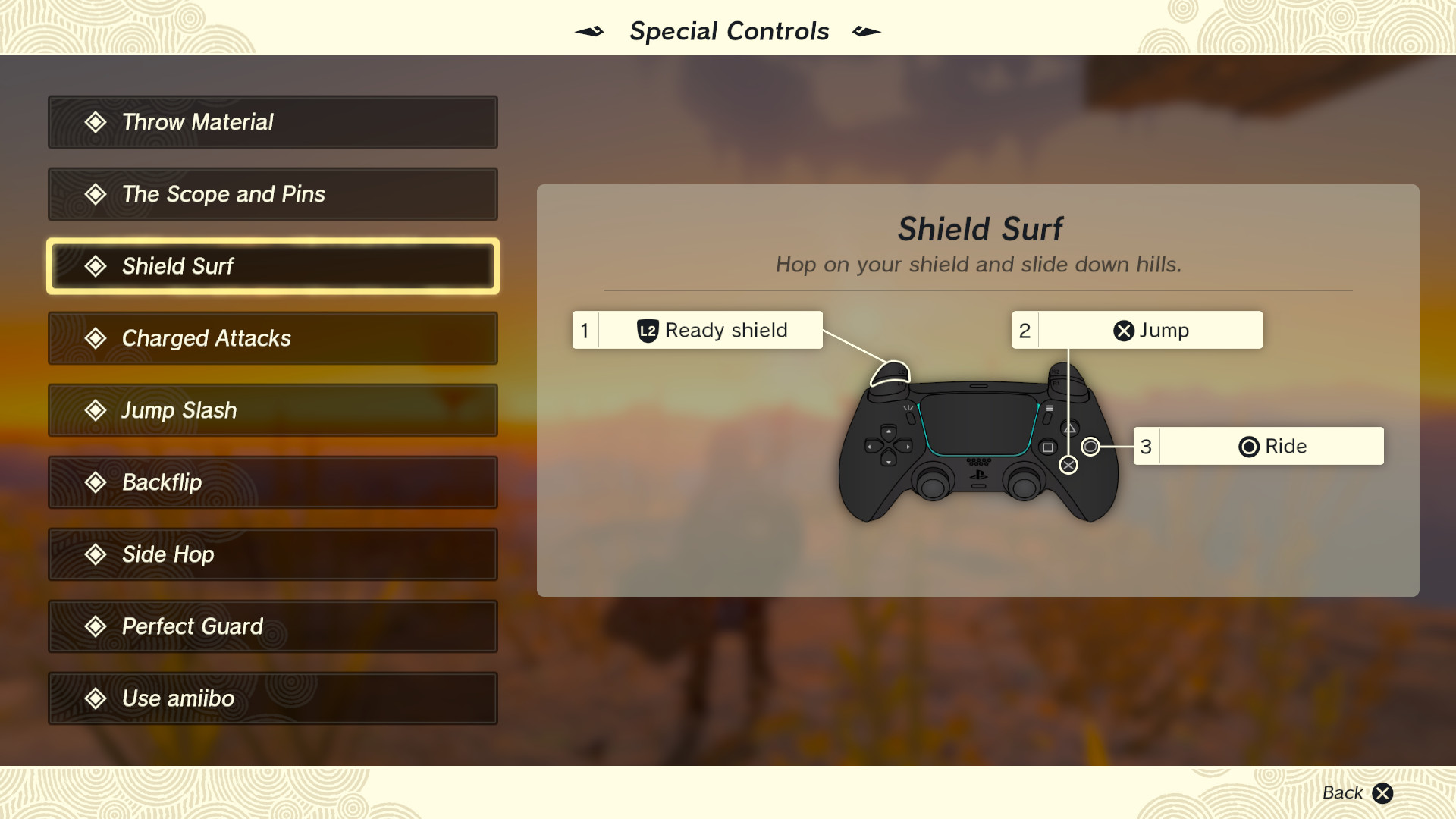This screenshot has height=819, width=1456.
Task: Click the highlighted Shield Surf selection box
Action: point(272,266)
